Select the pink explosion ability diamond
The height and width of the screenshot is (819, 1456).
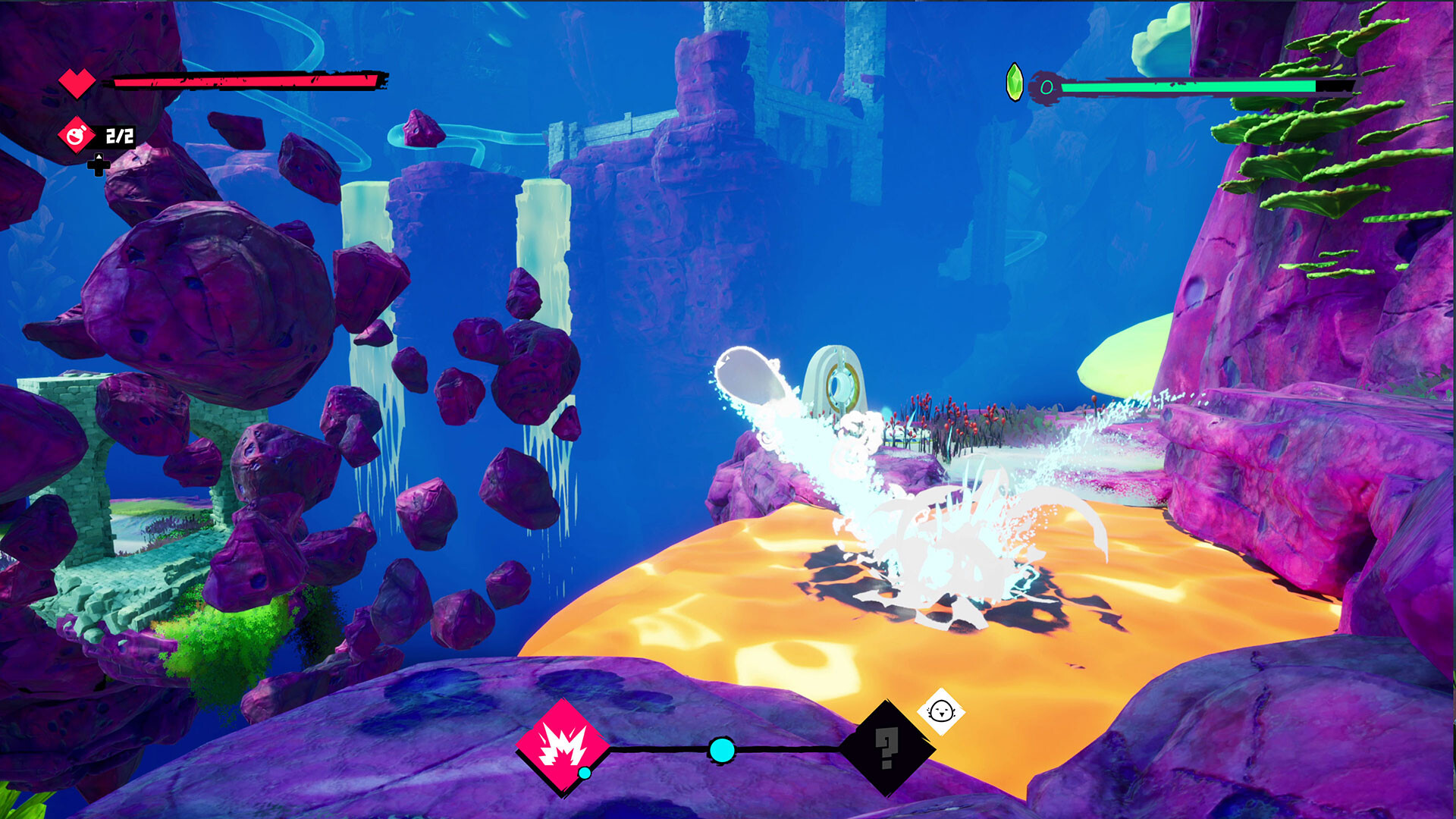(x=563, y=748)
